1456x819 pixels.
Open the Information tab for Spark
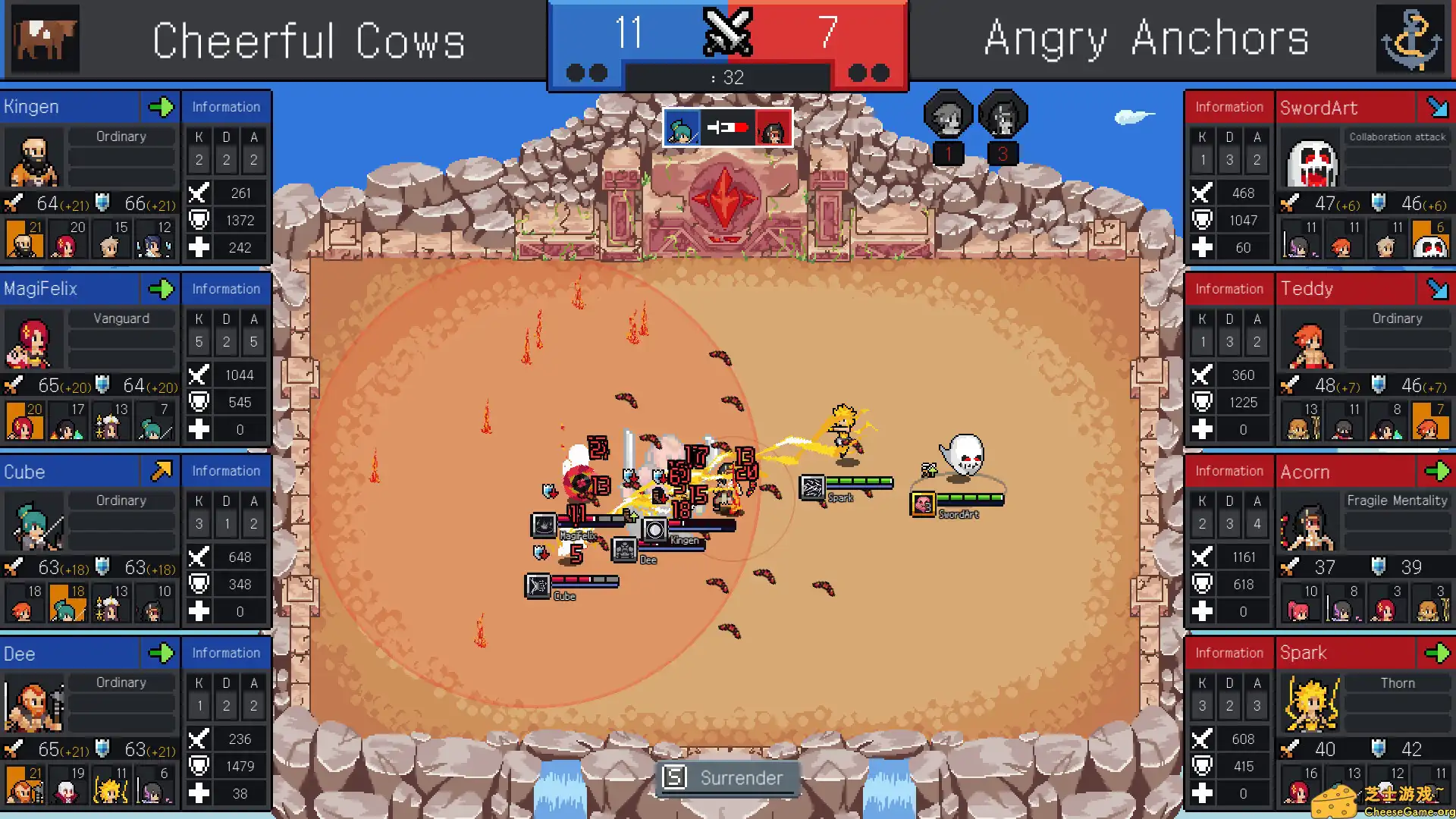[1228, 653]
